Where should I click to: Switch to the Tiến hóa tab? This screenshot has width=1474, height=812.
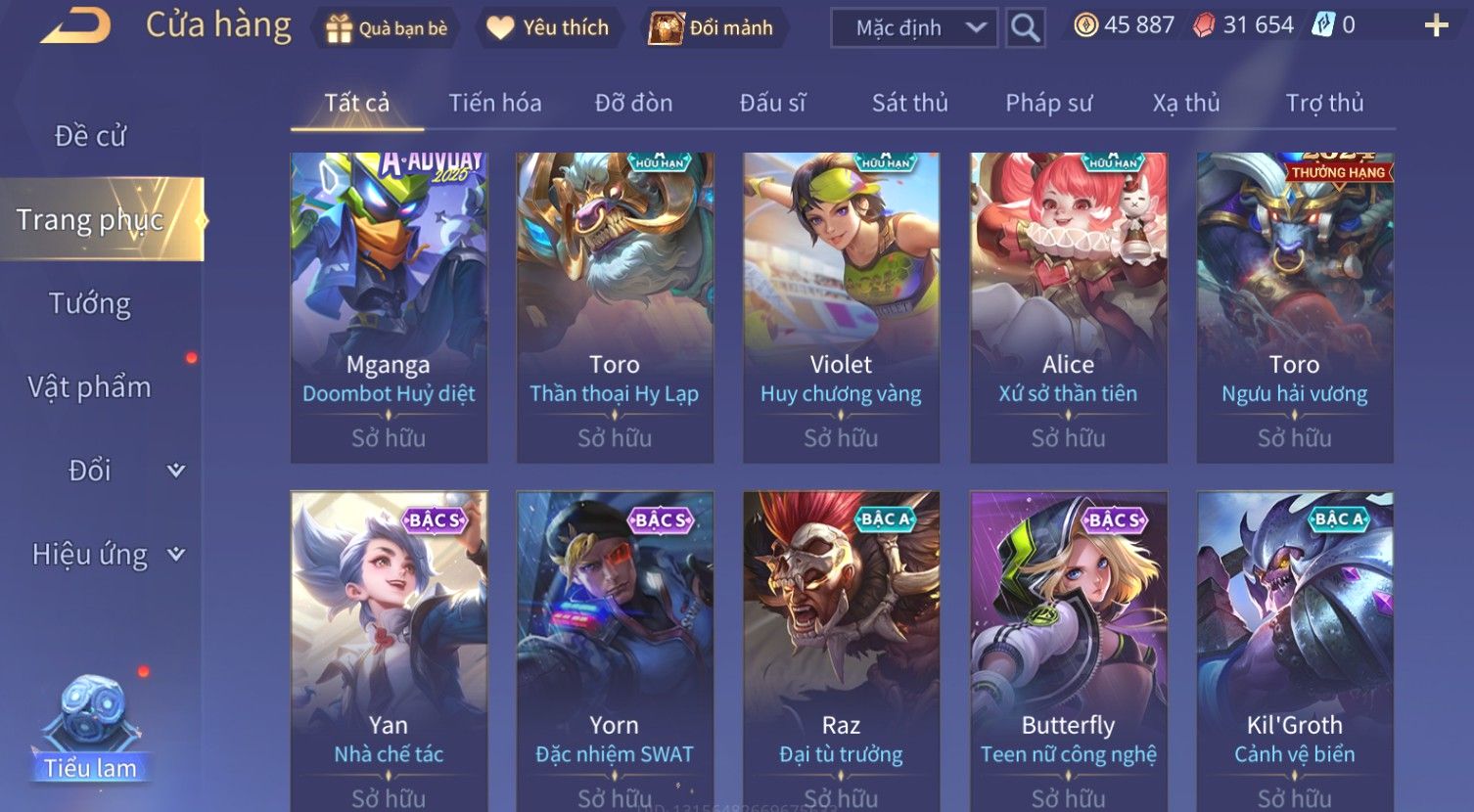coord(494,103)
